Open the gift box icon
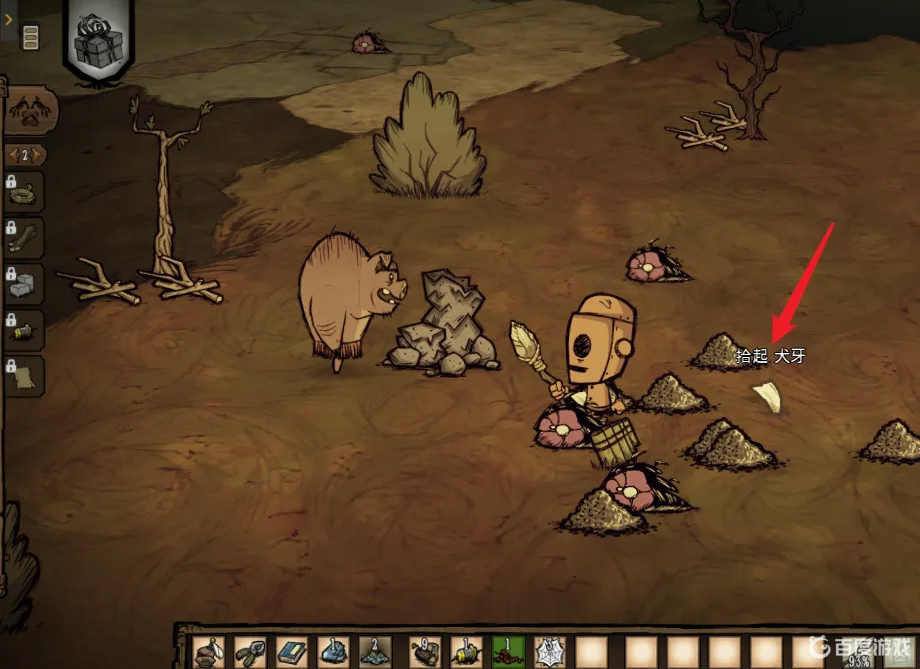 (98, 40)
